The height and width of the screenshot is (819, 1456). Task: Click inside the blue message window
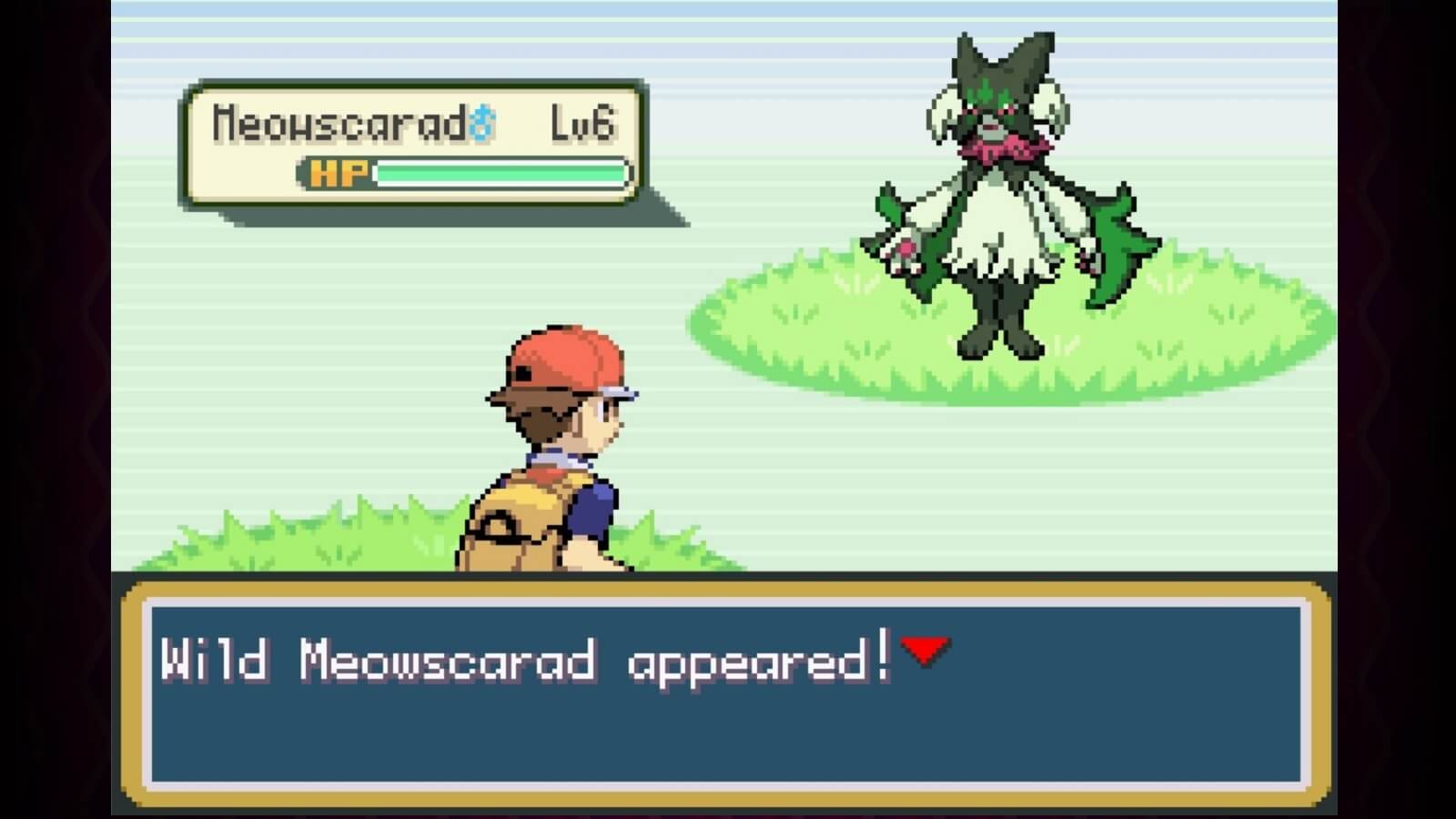pos(728,728)
